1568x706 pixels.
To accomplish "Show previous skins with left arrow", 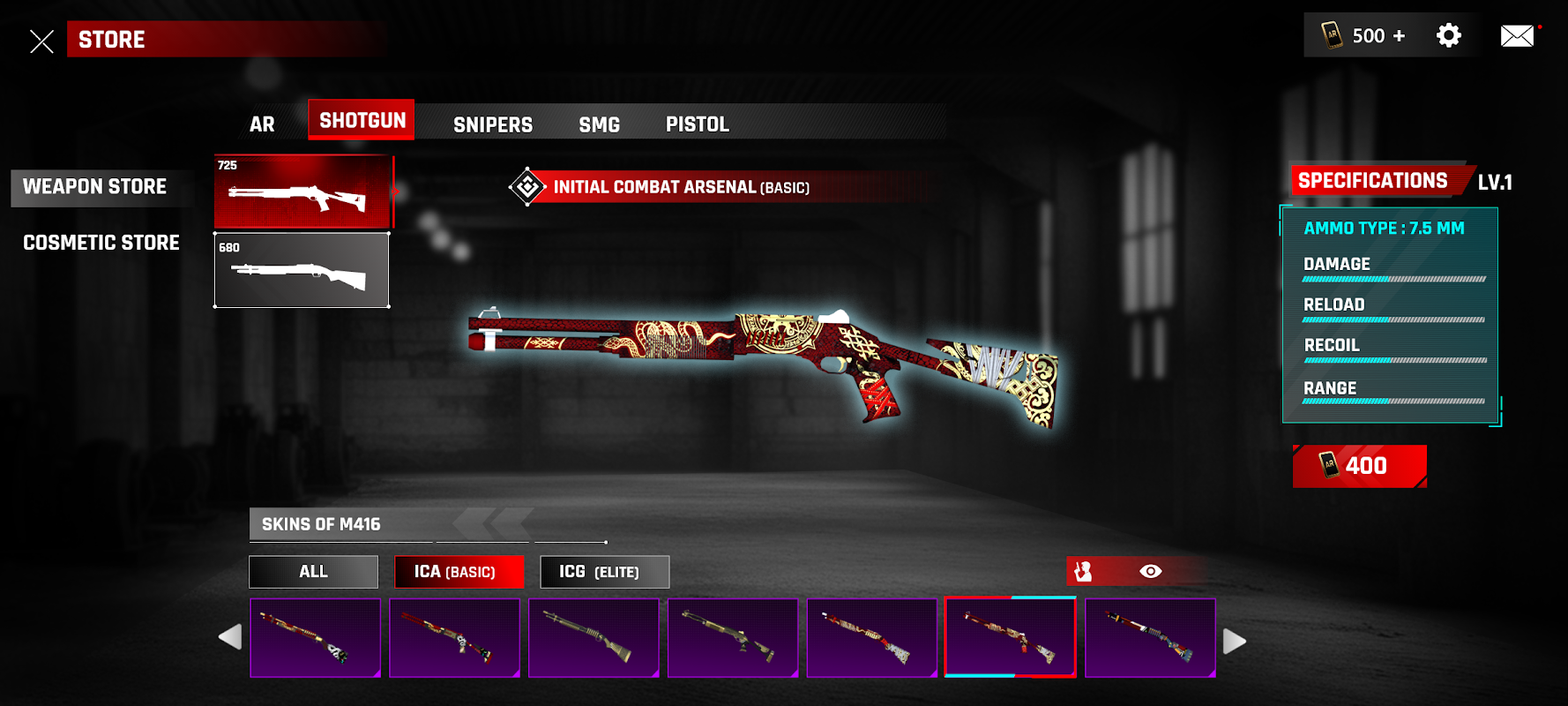I will click(x=230, y=637).
